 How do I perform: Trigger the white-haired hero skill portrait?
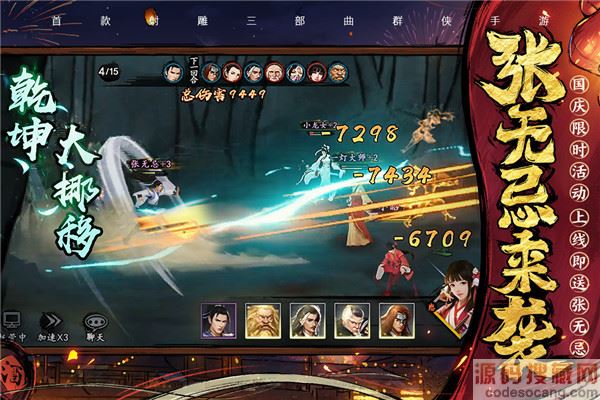(x=350, y=319)
